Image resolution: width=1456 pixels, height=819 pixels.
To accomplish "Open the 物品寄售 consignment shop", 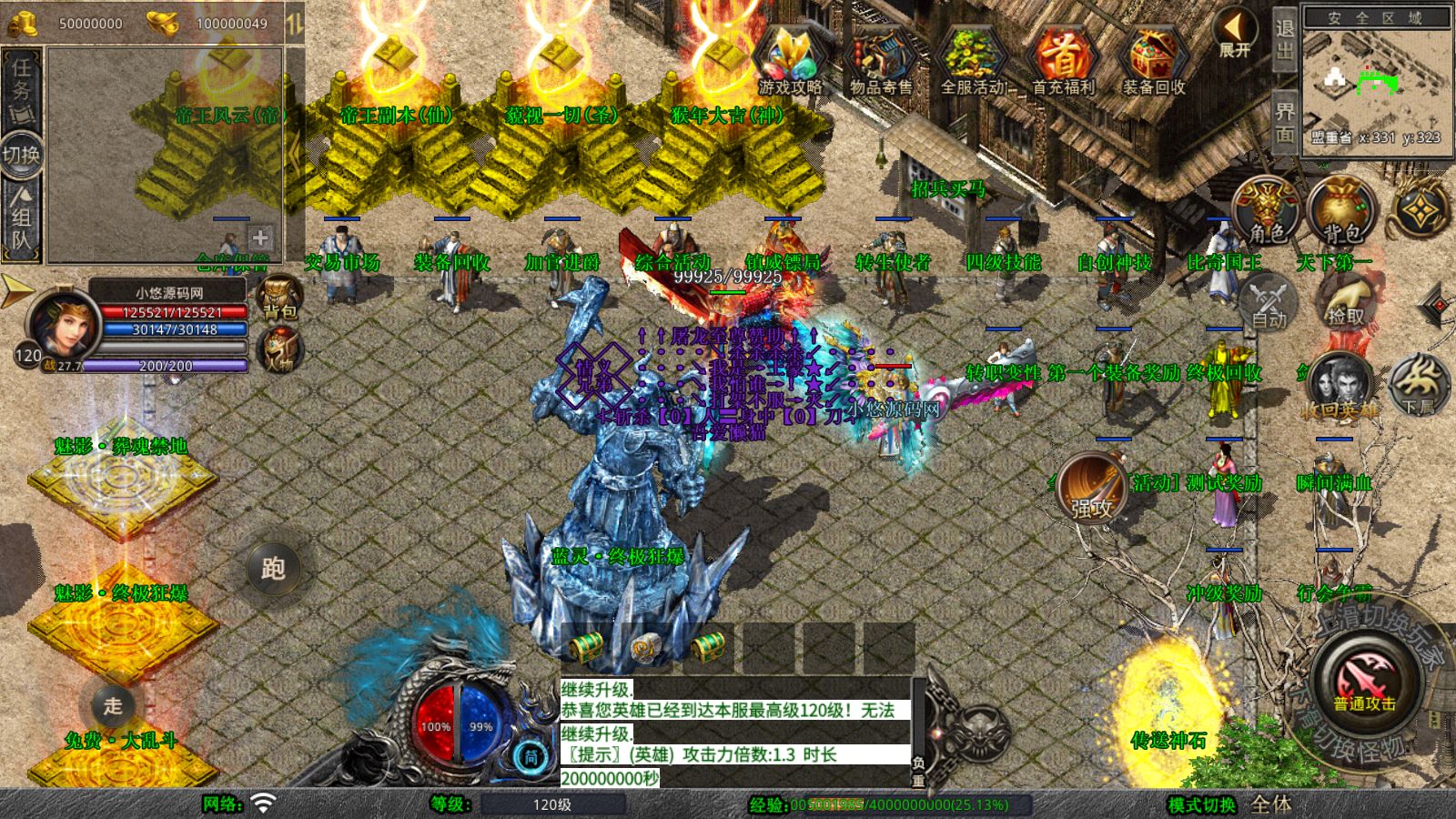I will coord(881,60).
